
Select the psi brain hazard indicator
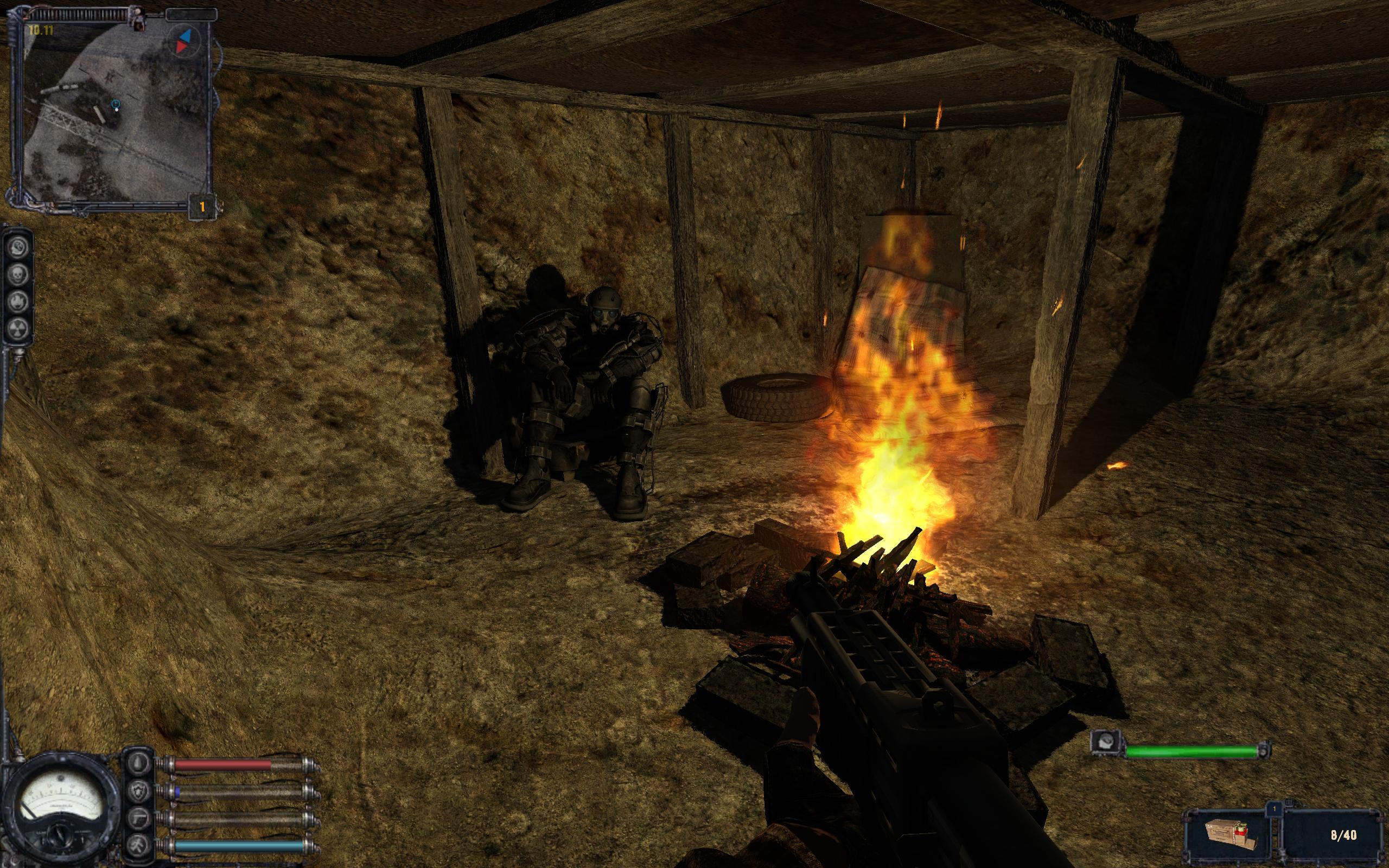[x=18, y=247]
